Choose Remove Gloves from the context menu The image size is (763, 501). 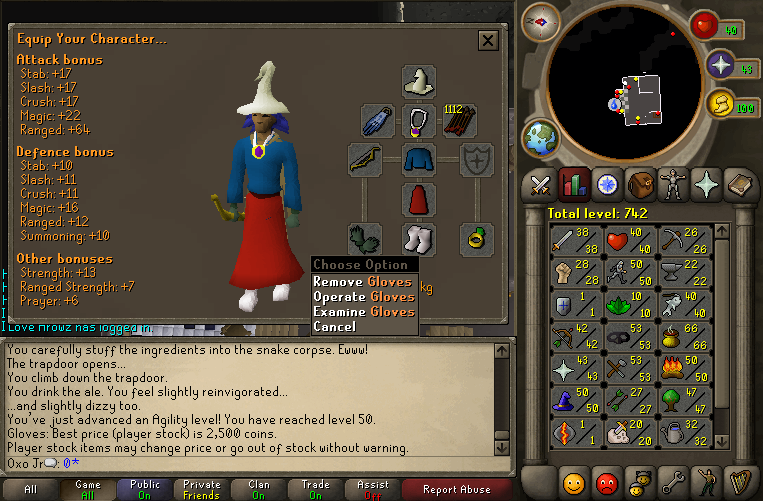[363, 282]
